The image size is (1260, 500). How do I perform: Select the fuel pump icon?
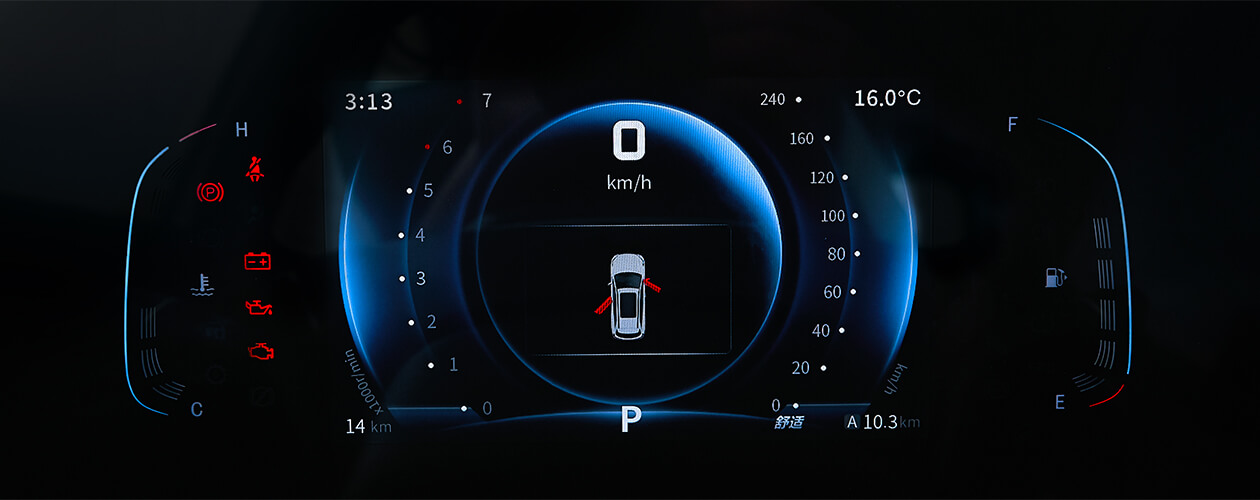pos(1055,276)
